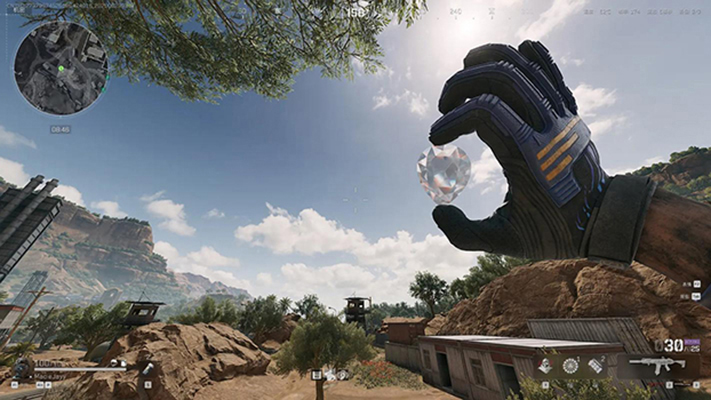Activate the operator skull ability icon
The width and height of the screenshot is (711, 400).
544,366
